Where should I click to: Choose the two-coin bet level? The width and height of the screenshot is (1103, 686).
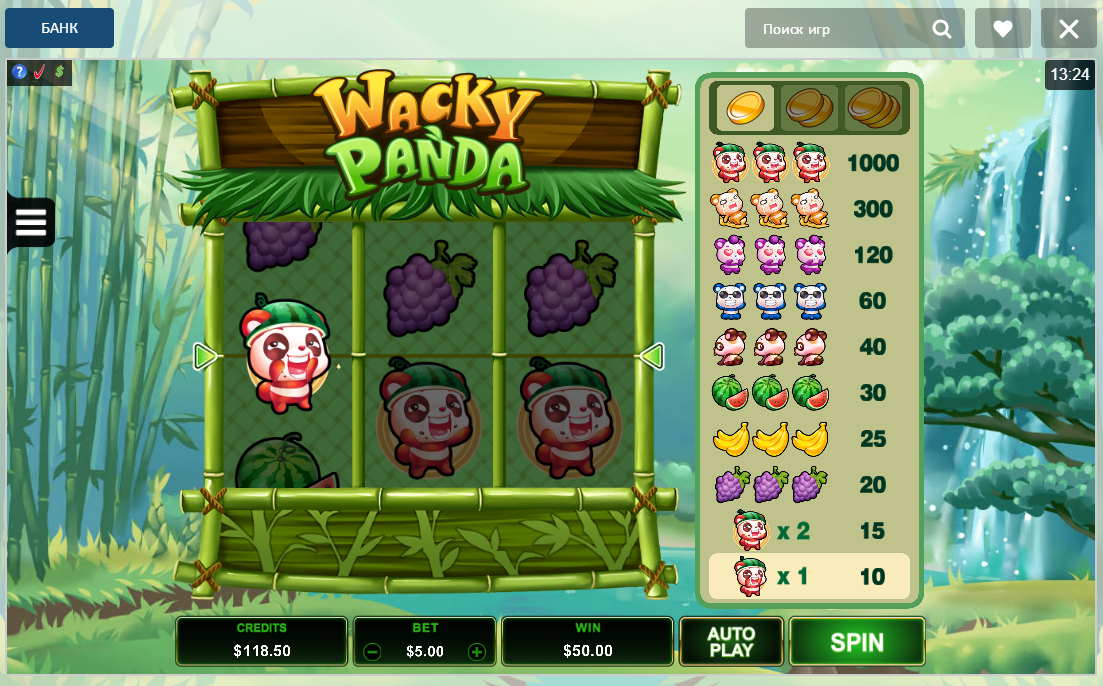[808, 107]
